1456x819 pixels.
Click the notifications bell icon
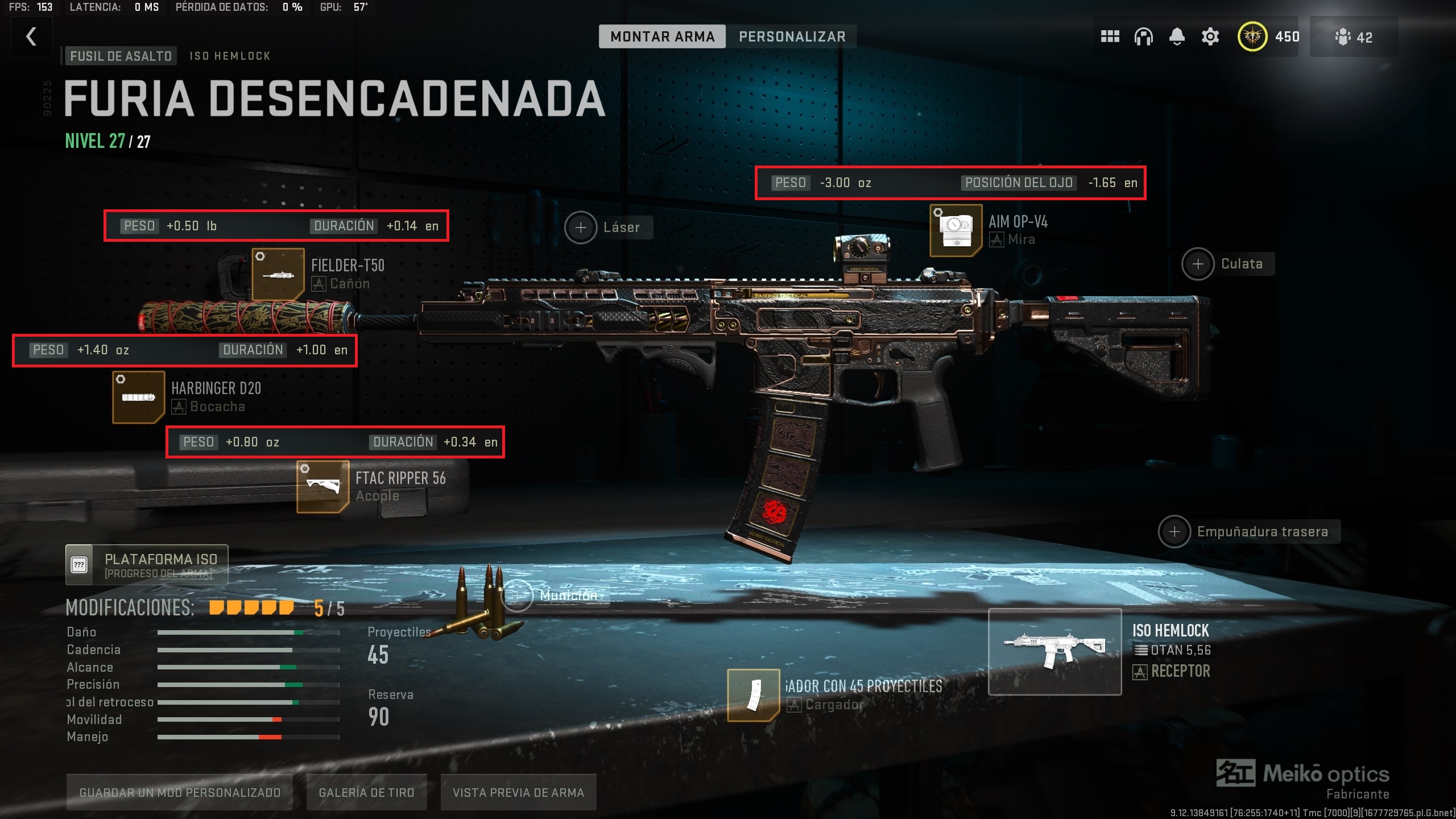tap(1176, 36)
